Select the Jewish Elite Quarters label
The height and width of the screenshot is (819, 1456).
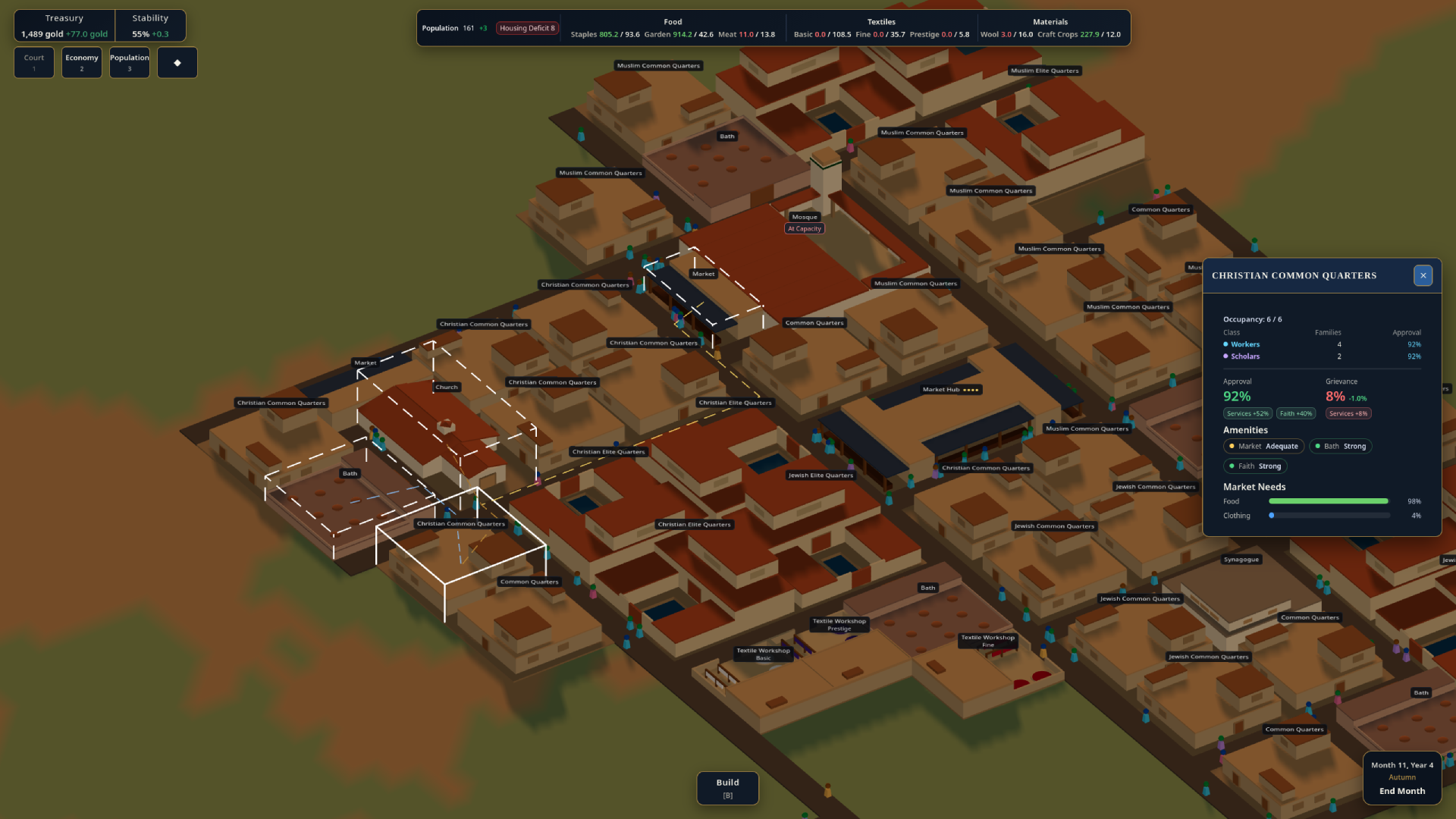coord(821,475)
